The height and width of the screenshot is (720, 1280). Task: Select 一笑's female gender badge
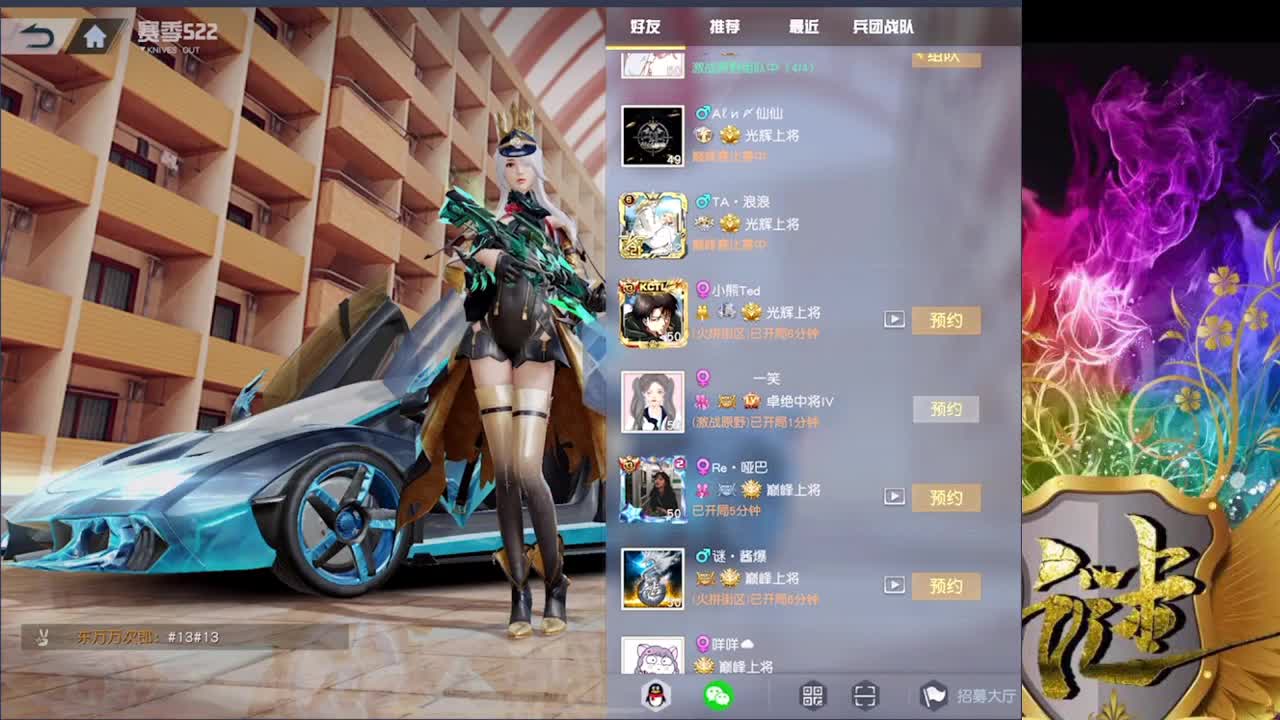(704, 378)
